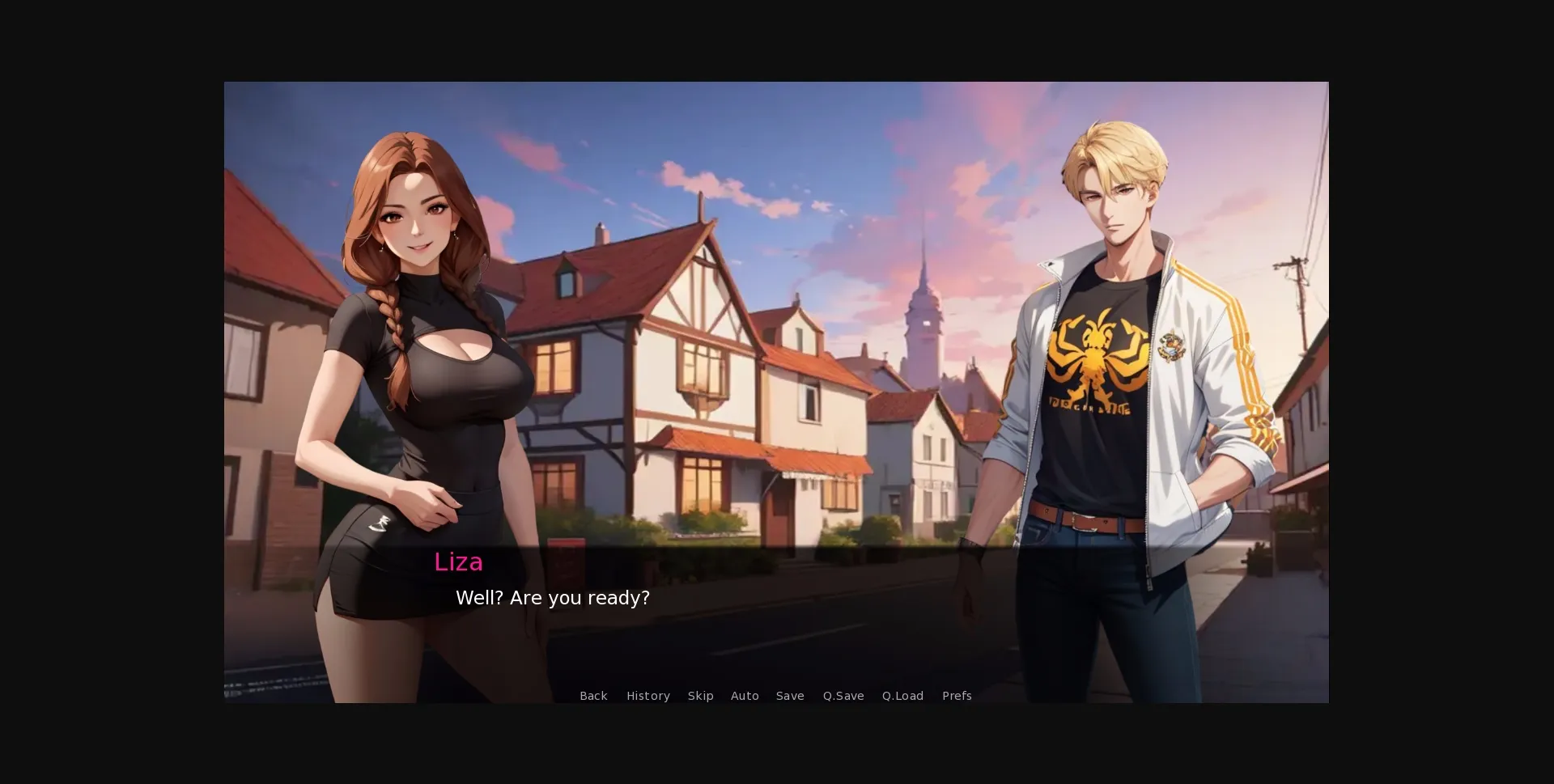Open the Prefs preferences screen
This screenshot has width=1554, height=784.
click(x=957, y=696)
